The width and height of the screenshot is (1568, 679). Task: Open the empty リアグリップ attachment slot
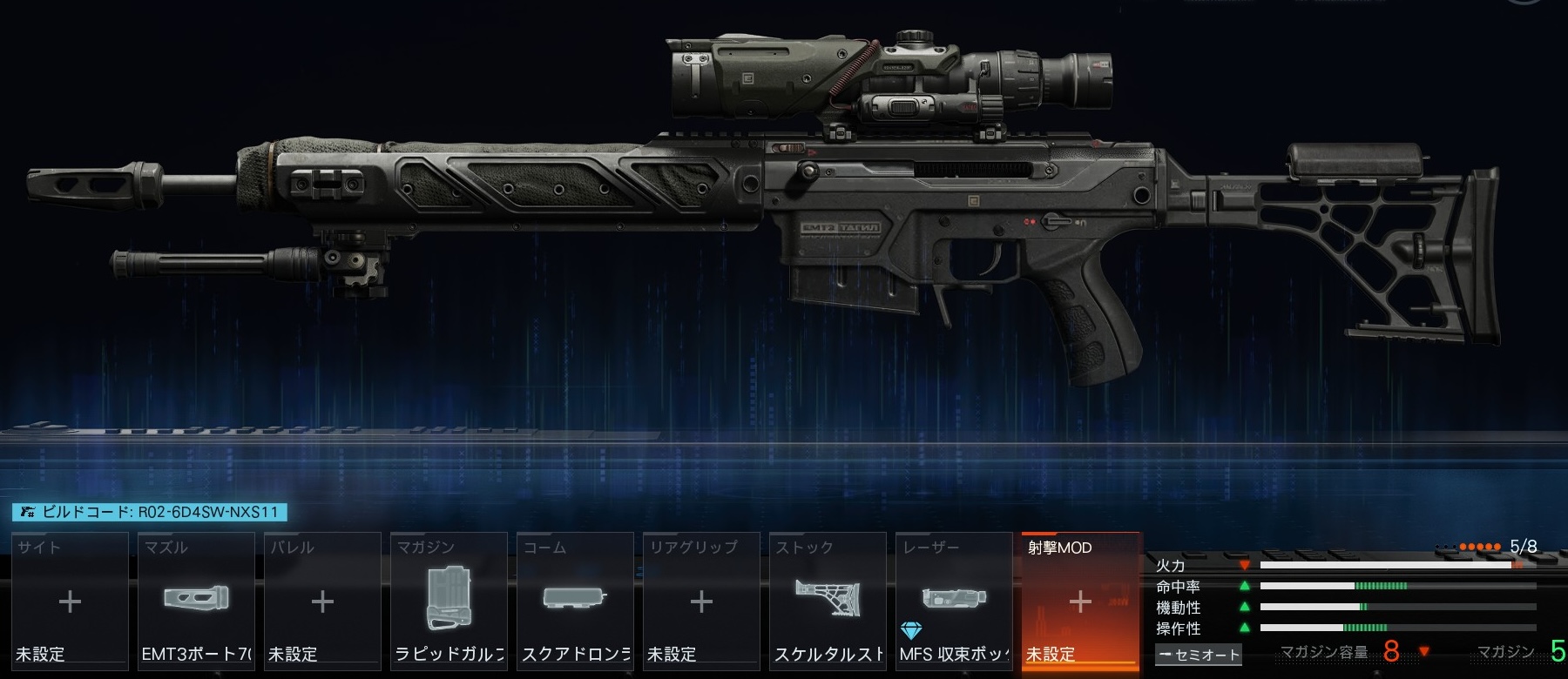(701, 602)
